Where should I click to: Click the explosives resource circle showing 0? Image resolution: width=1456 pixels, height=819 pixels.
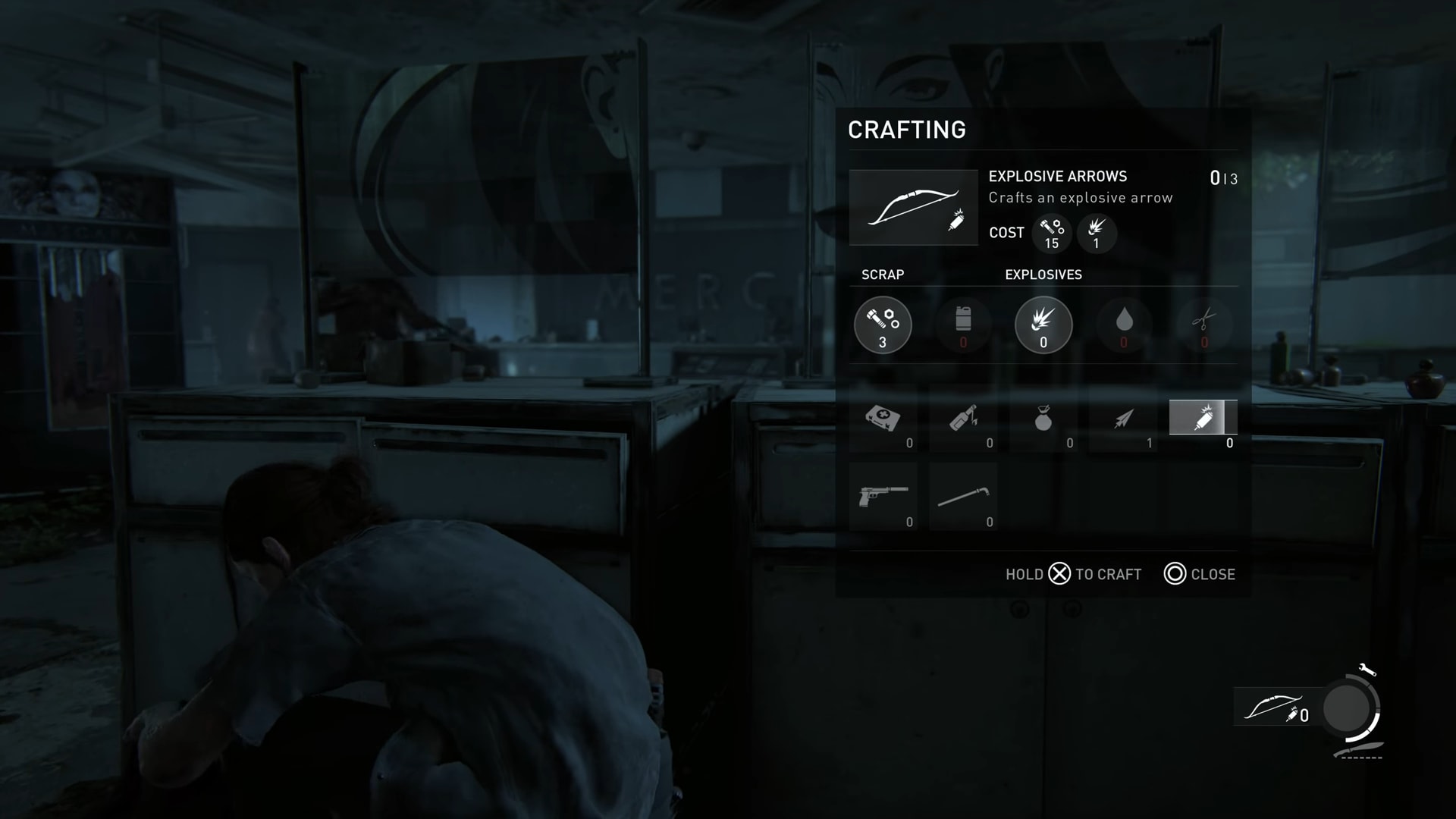click(1043, 325)
